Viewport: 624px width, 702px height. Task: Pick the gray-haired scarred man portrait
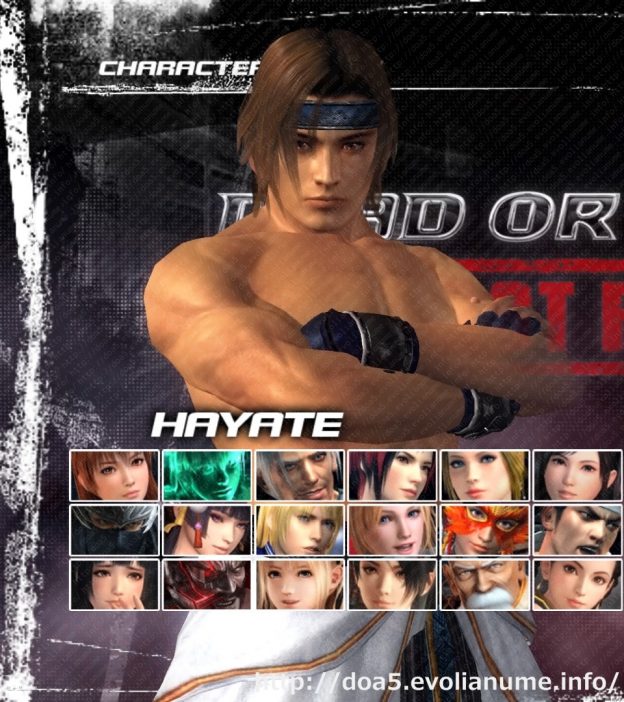point(299,475)
